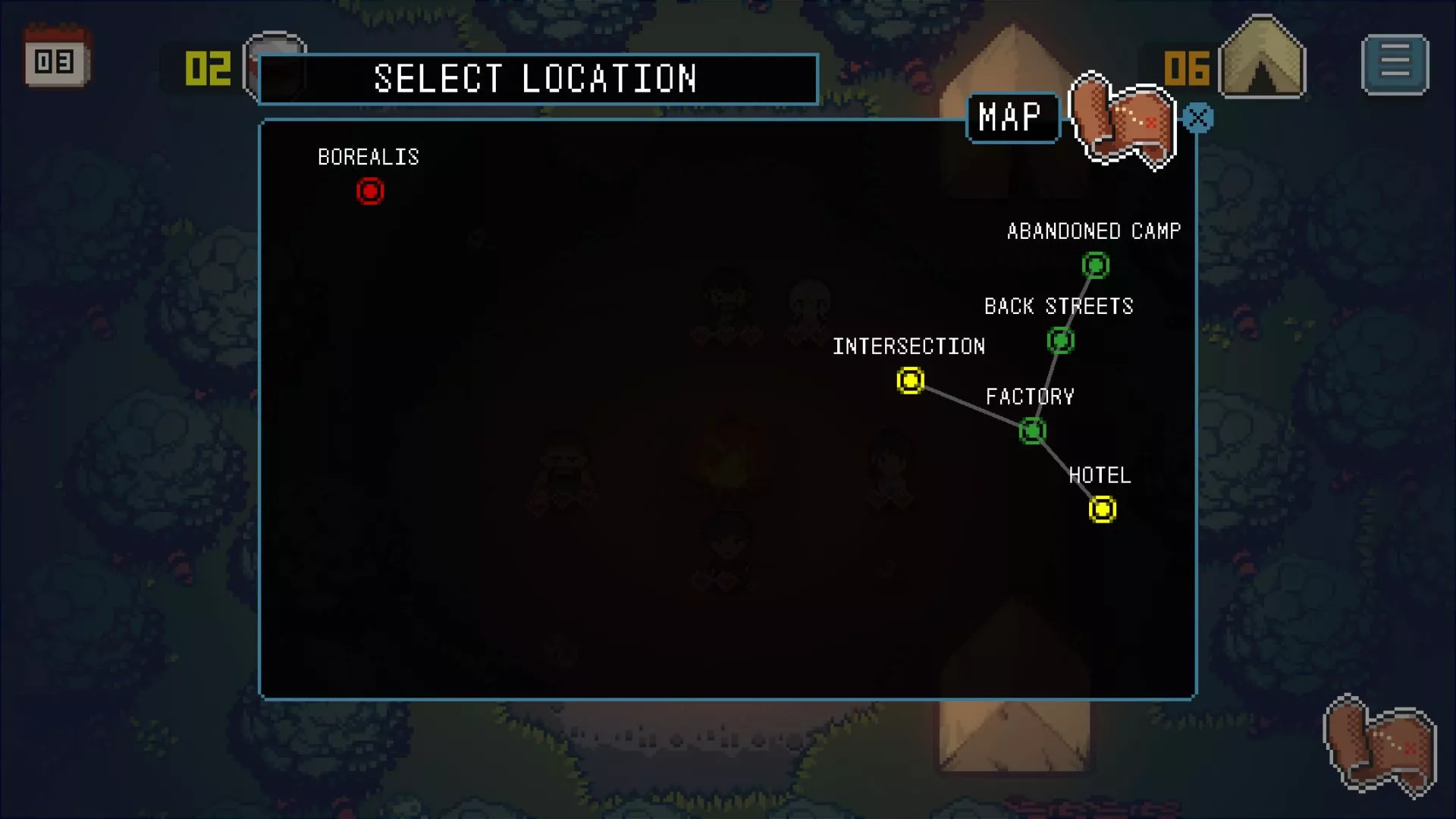Travel to the Intersection yellow marker

click(x=910, y=380)
